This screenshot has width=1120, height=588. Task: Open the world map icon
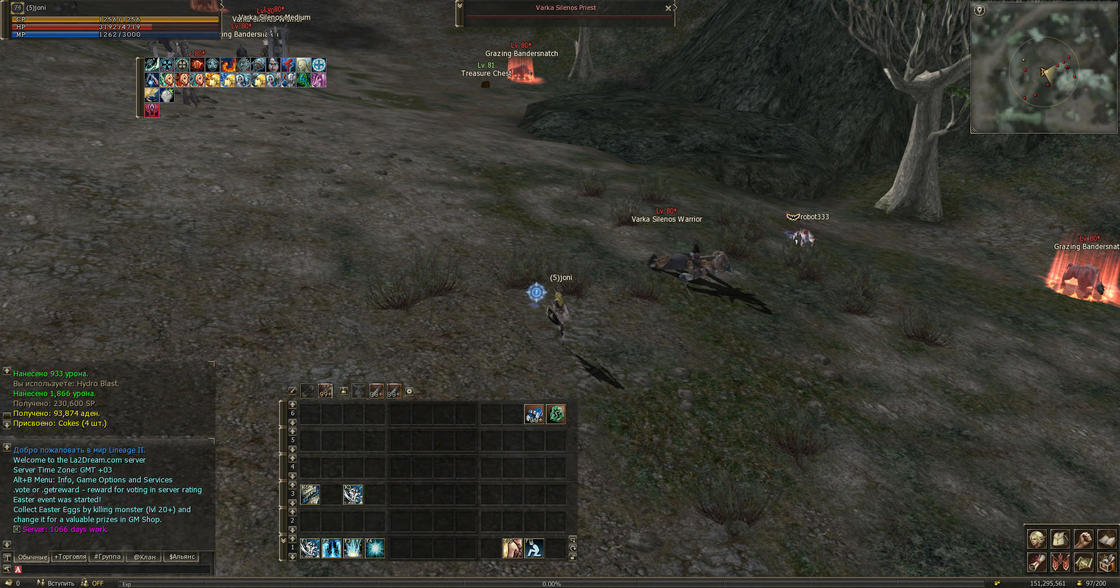click(1083, 563)
